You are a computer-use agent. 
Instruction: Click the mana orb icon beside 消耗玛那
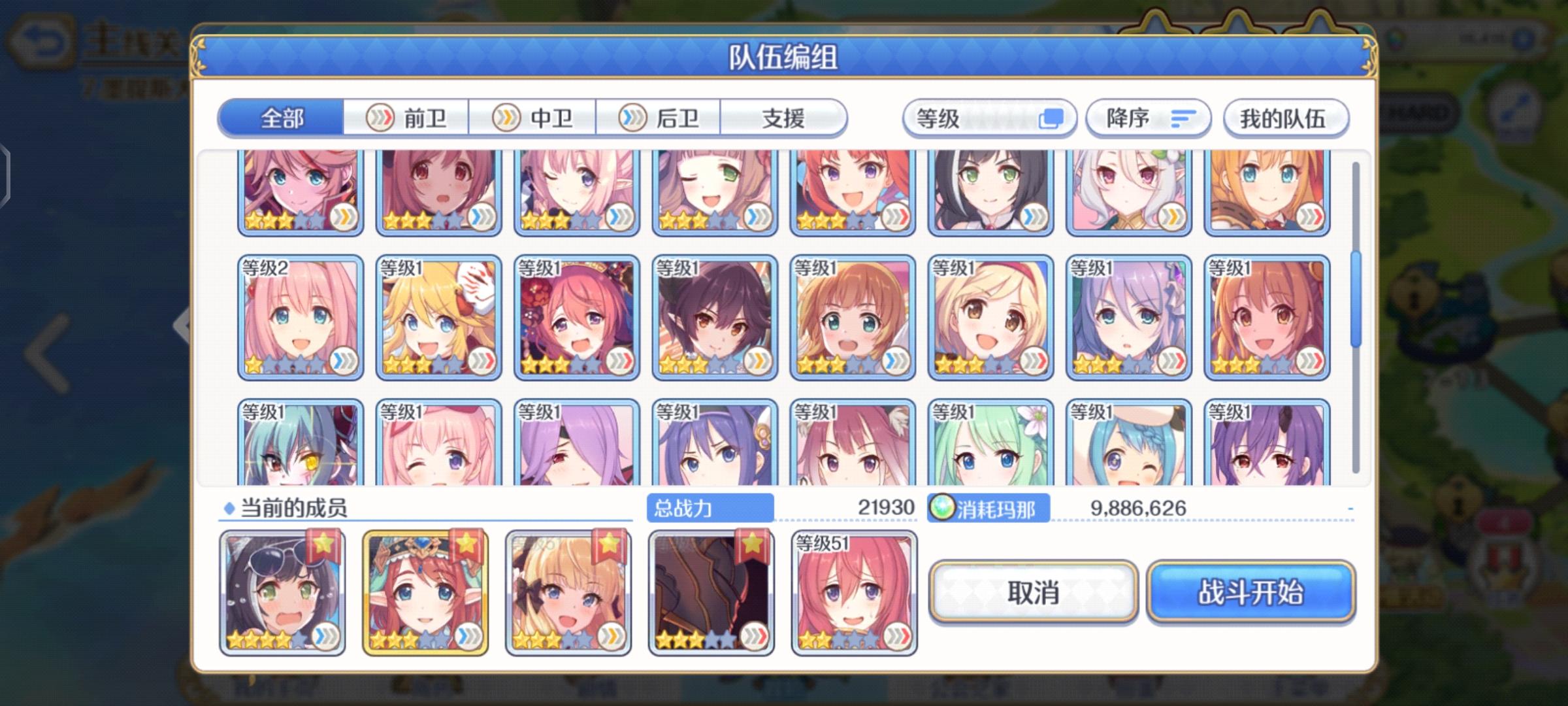coord(943,507)
